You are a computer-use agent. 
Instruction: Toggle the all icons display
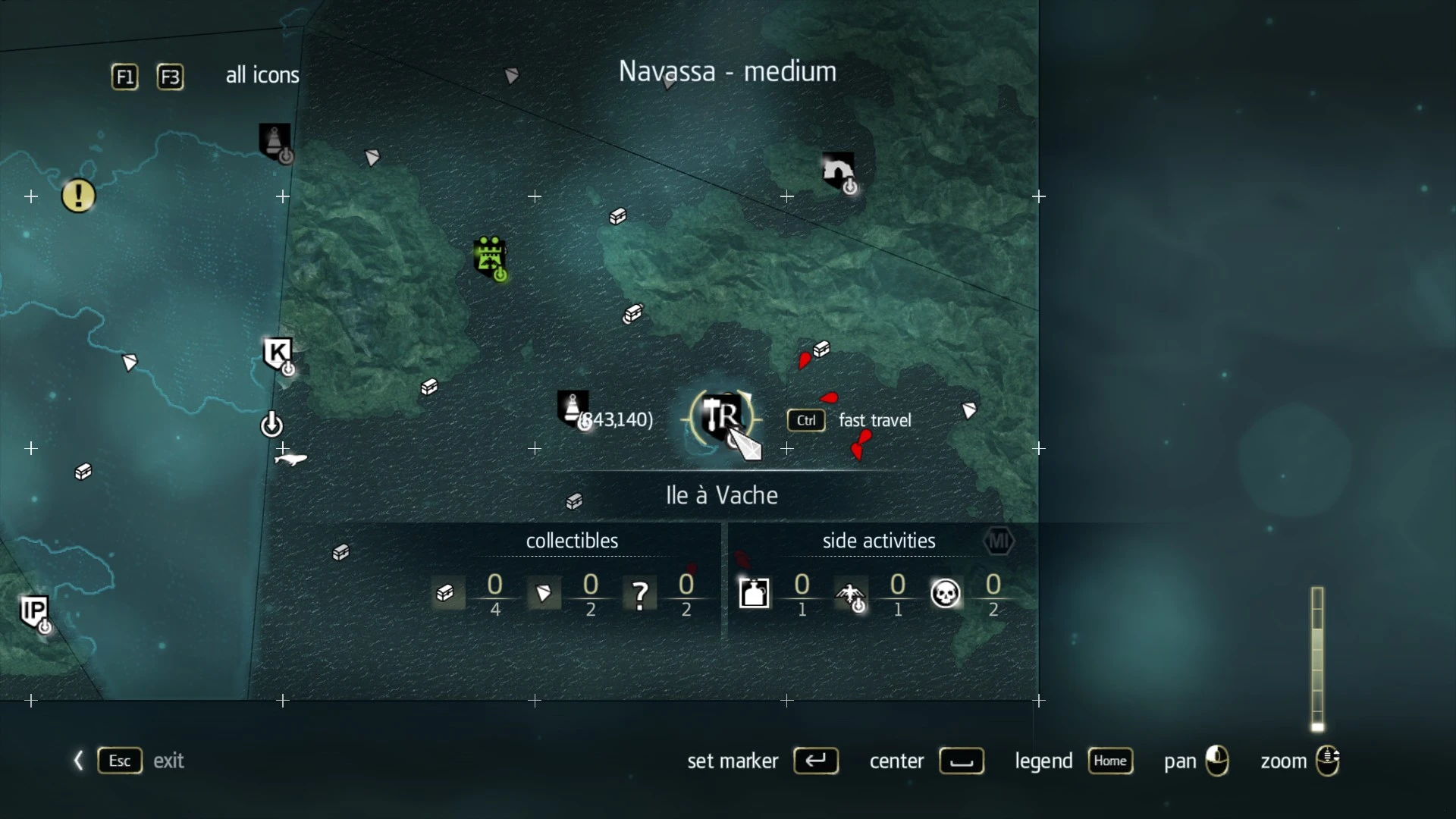(261, 75)
